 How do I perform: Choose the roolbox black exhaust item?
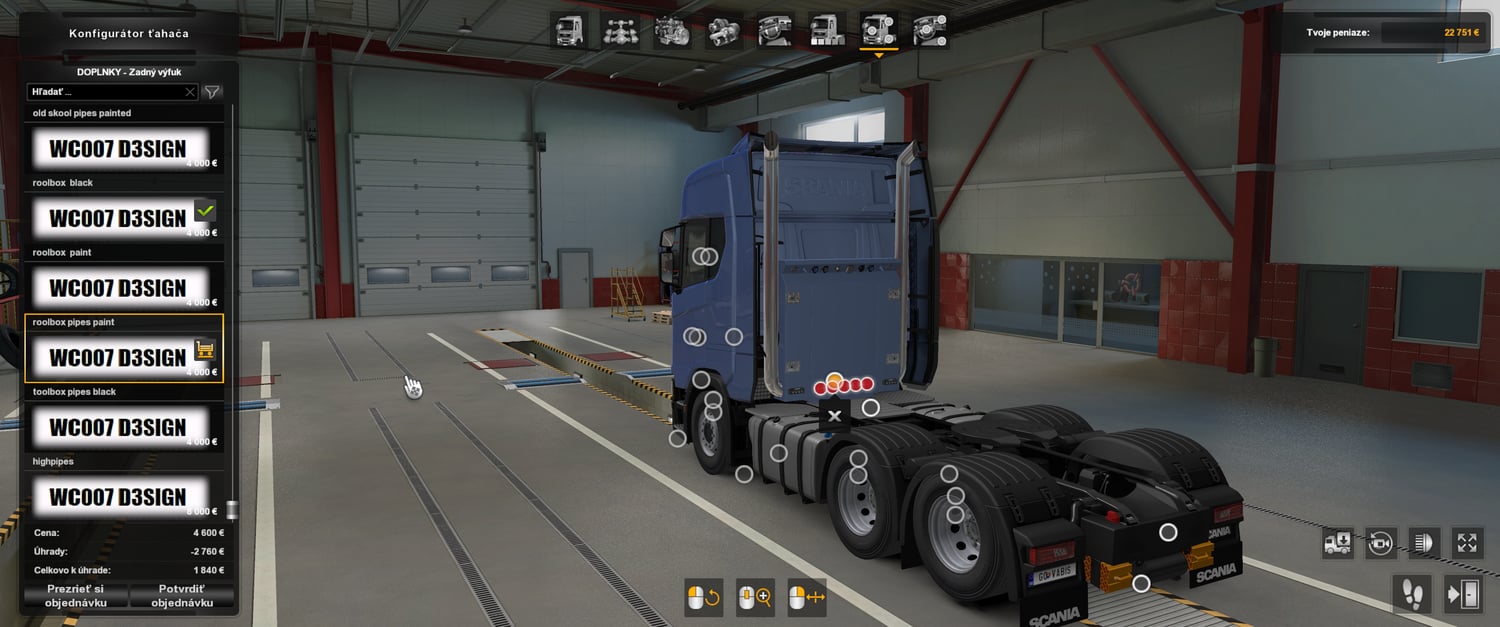[x=120, y=218]
